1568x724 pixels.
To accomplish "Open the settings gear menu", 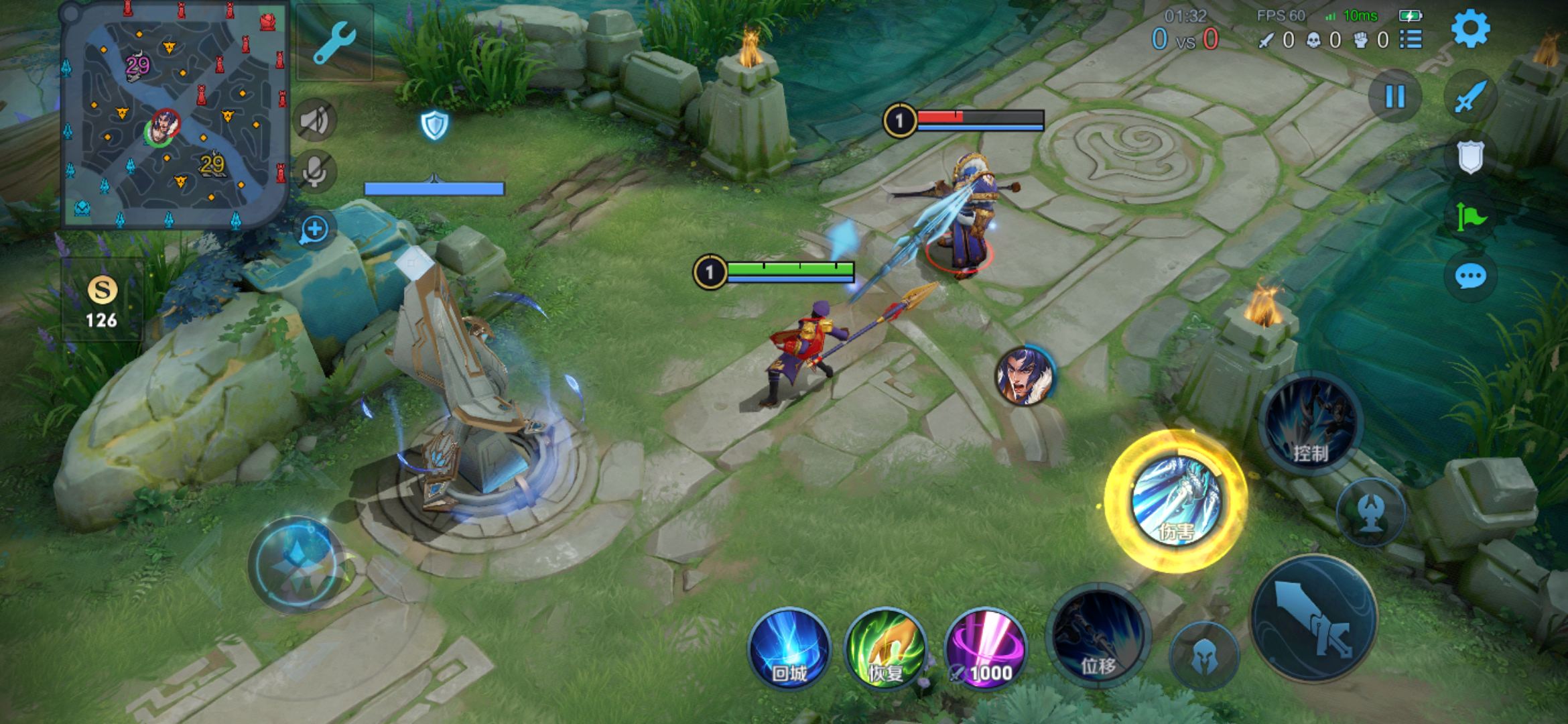I will 1470,29.
